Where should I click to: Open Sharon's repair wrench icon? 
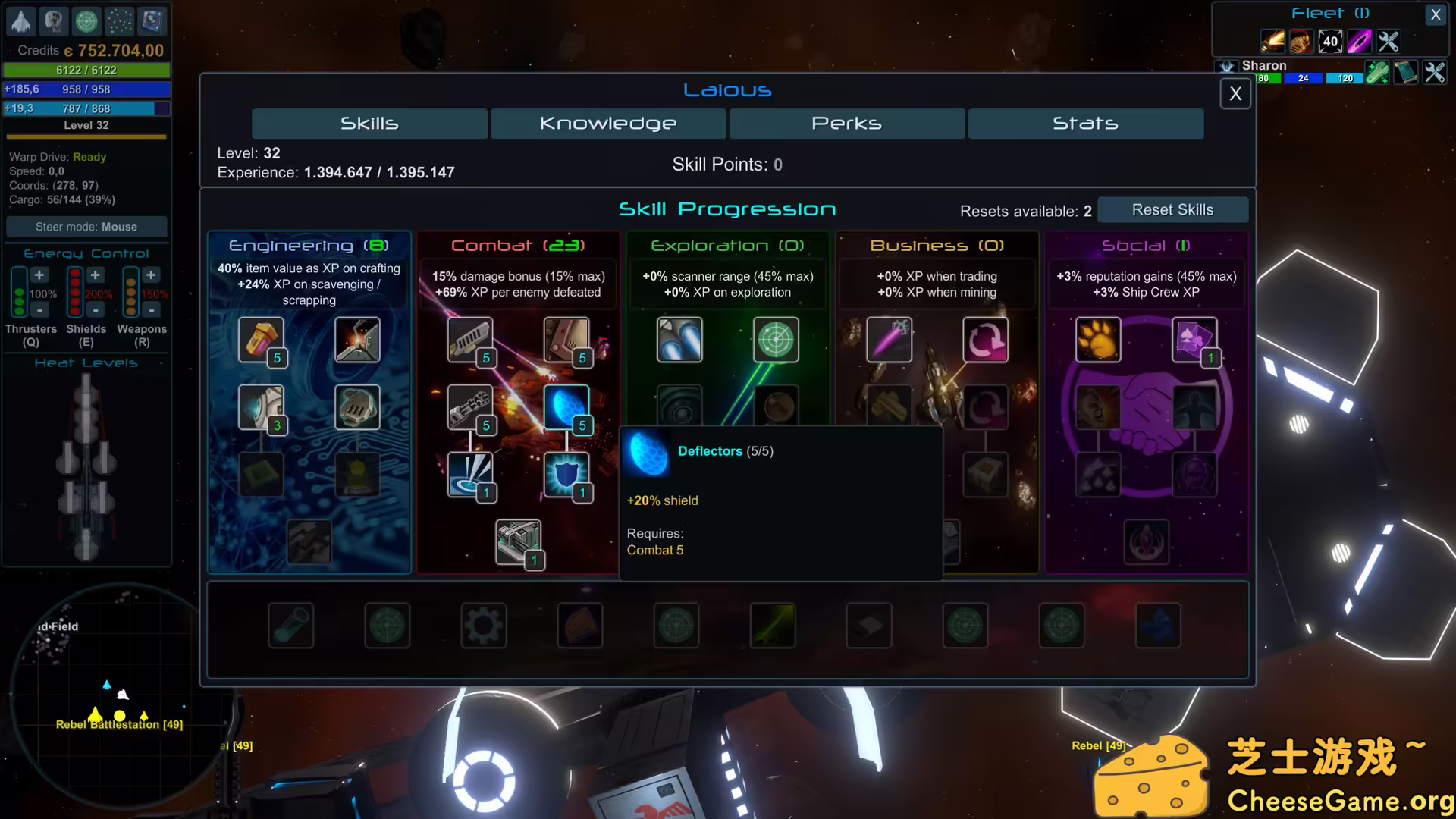coord(1377,72)
